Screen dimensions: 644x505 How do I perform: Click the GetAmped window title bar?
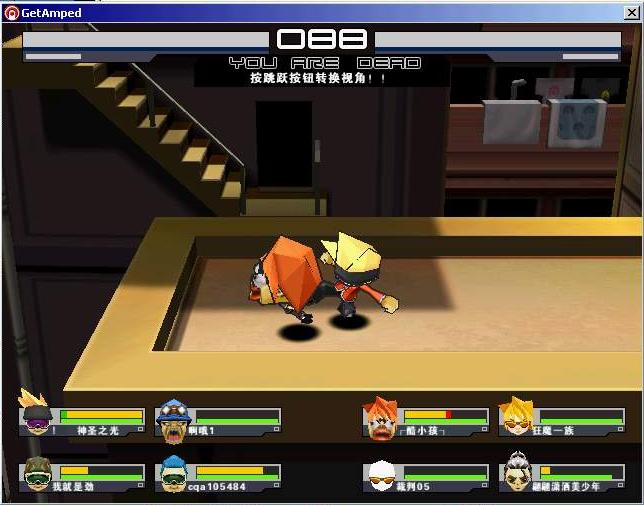click(320, 12)
